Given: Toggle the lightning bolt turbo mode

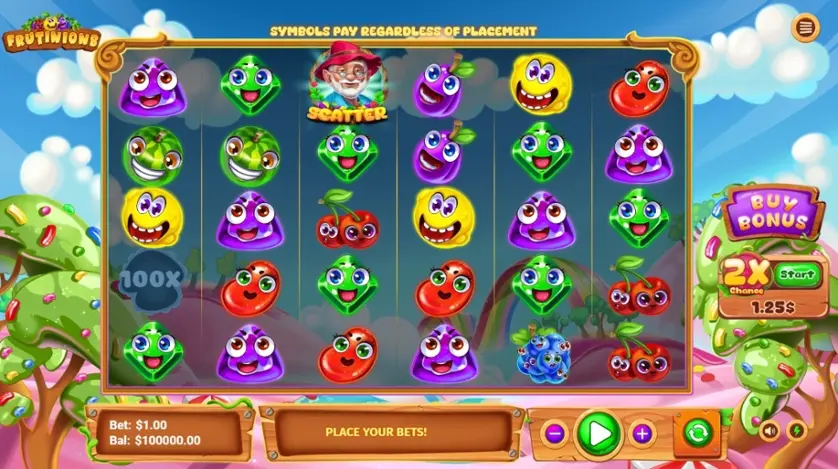Looking at the screenshot, I should 797,431.
